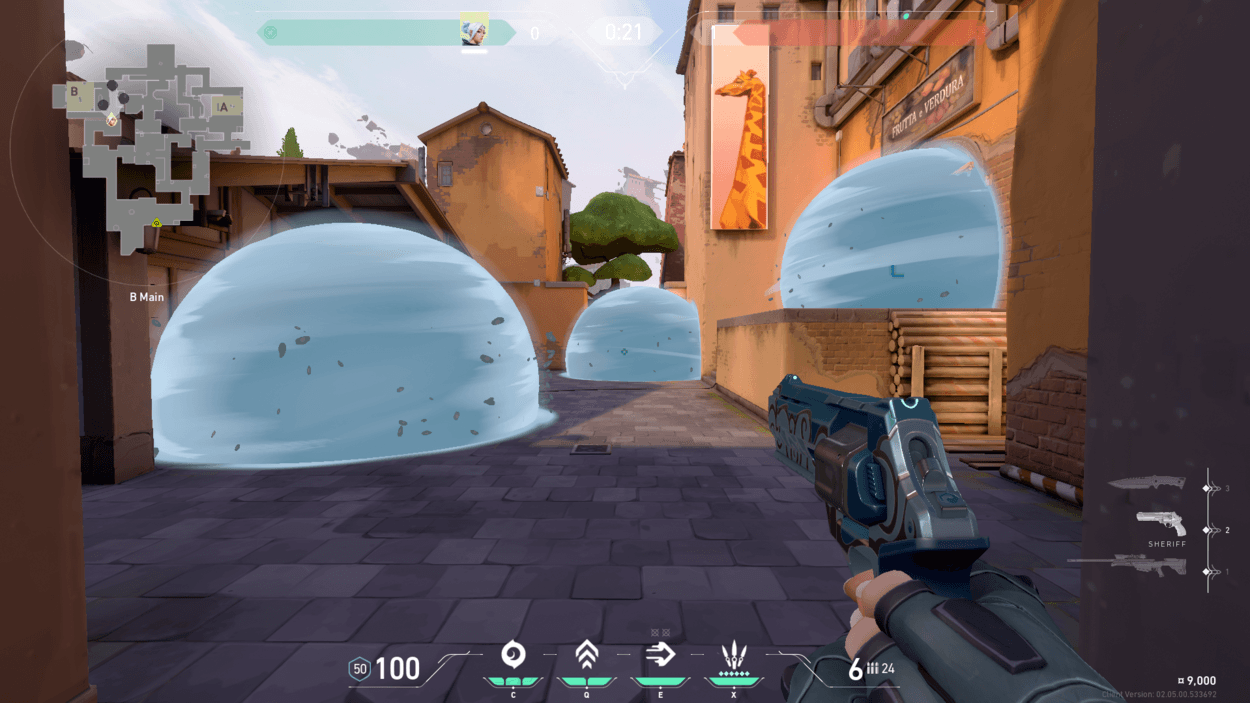1250x703 pixels.
Task: Activate the Cloudburst ability icon
Action: [513, 656]
